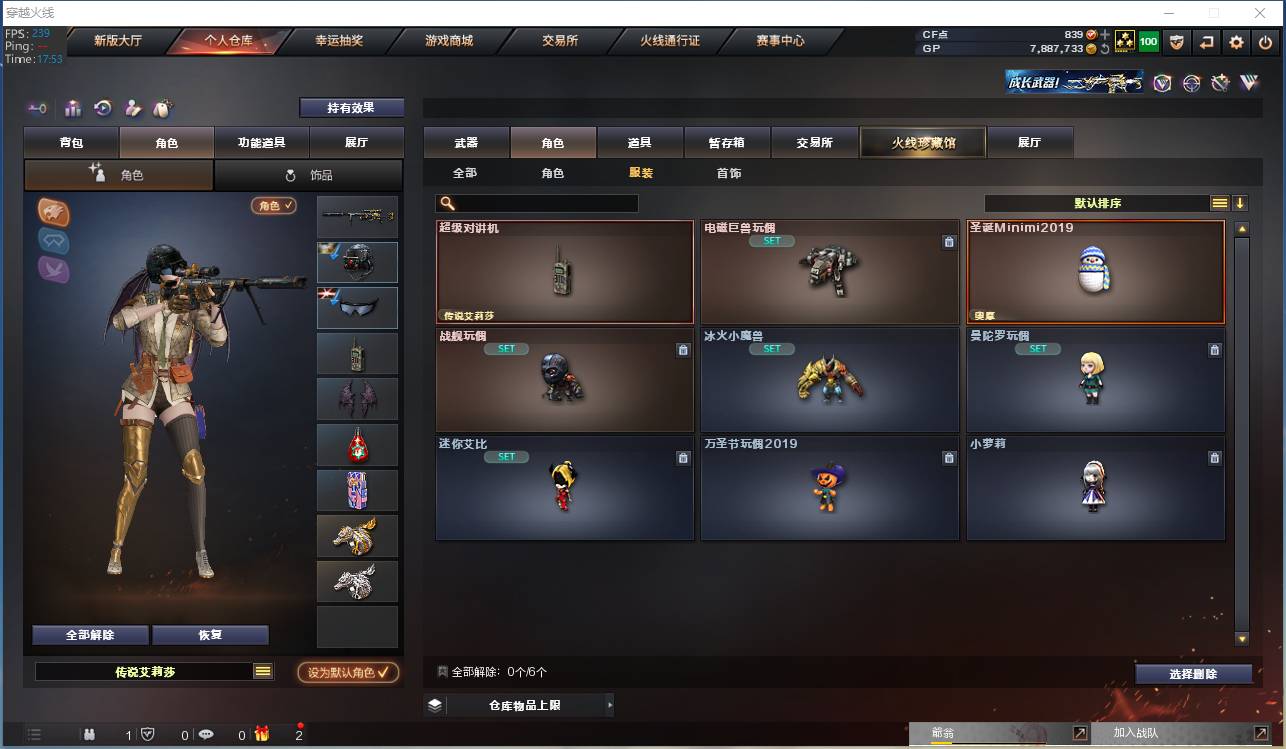Click the power exit icon at top right
The image size is (1286, 749).
pyautogui.click(x=1265, y=43)
